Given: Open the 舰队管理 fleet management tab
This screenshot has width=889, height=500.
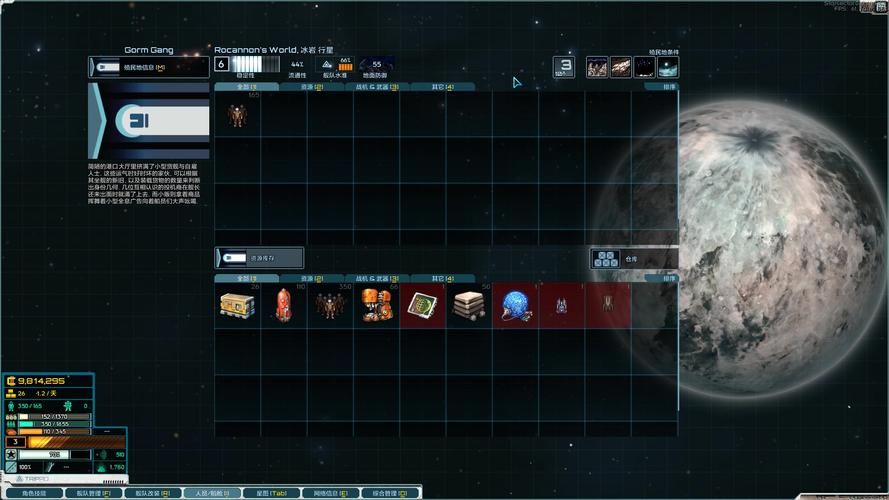Looking at the screenshot, I should point(96,493).
